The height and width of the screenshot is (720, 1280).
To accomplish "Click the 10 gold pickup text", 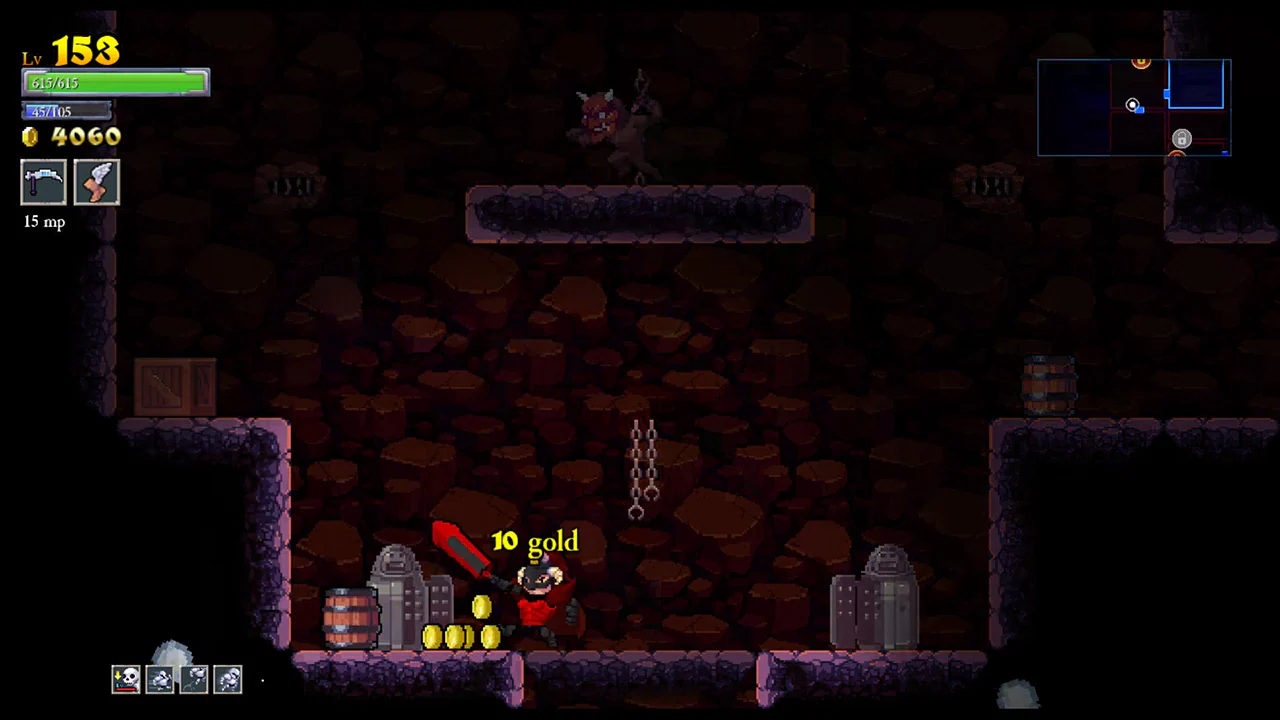I will [x=536, y=541].
